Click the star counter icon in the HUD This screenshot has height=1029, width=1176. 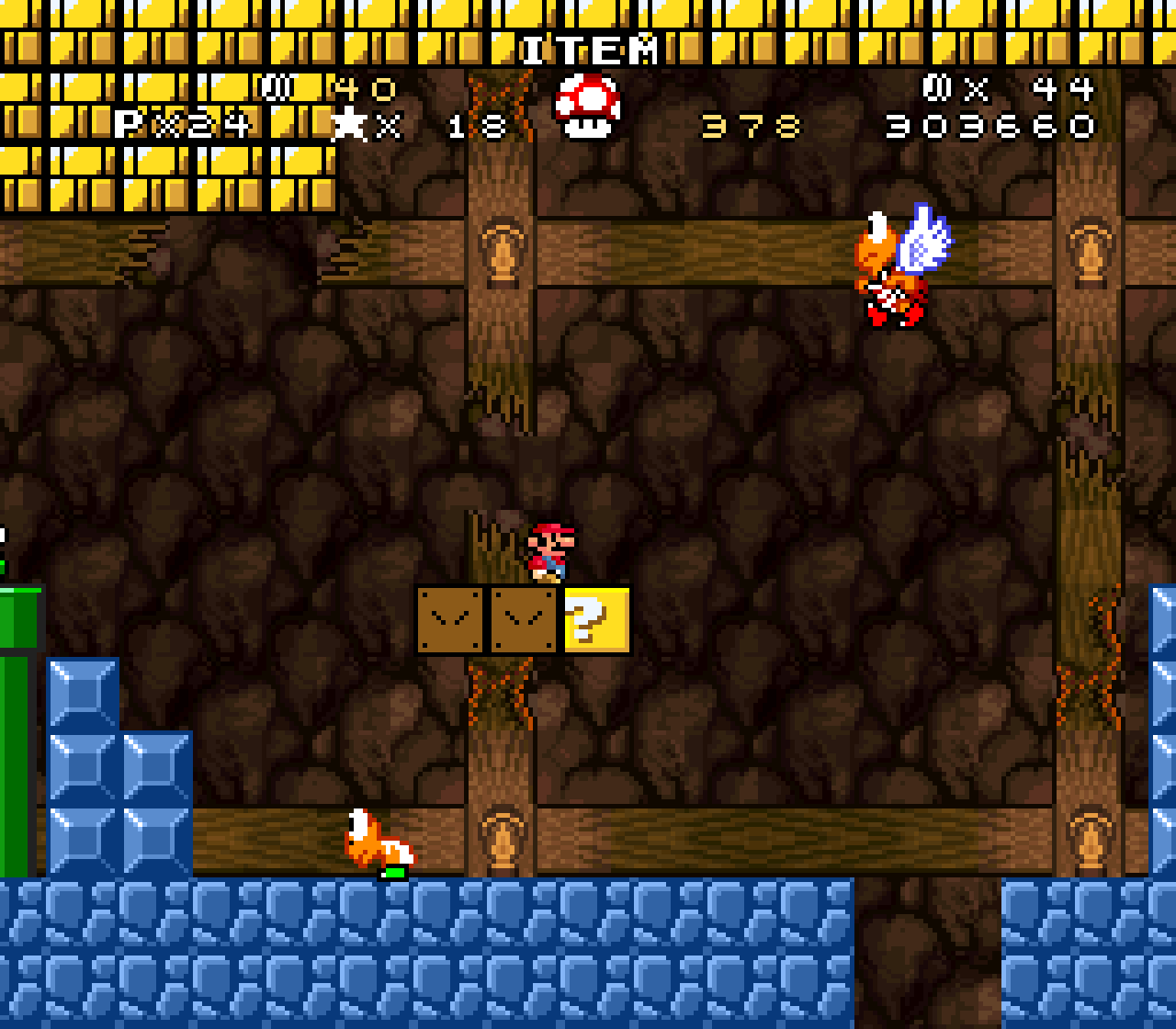tap(351, 126)
